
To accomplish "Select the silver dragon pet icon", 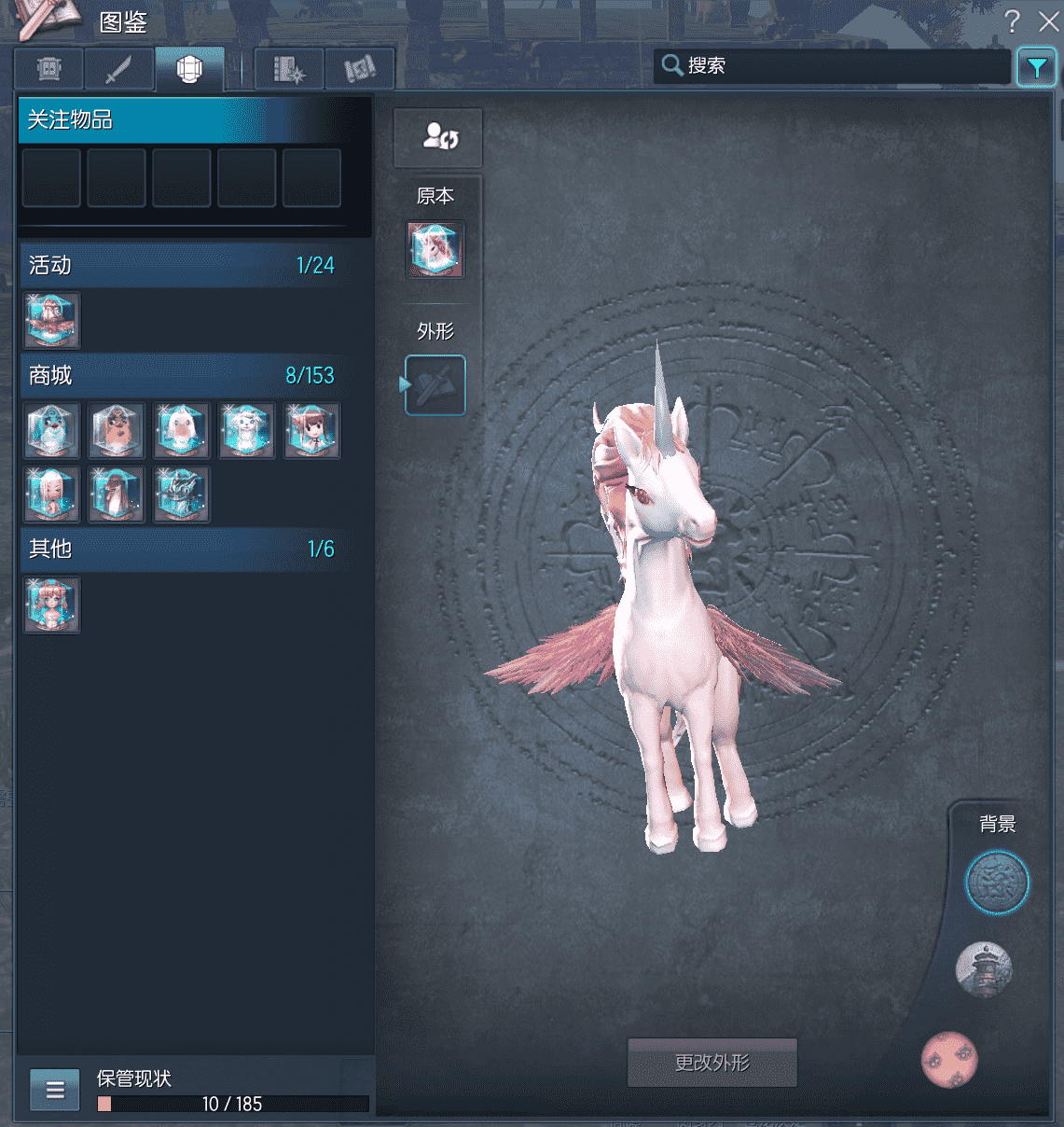I will [182, 494].
